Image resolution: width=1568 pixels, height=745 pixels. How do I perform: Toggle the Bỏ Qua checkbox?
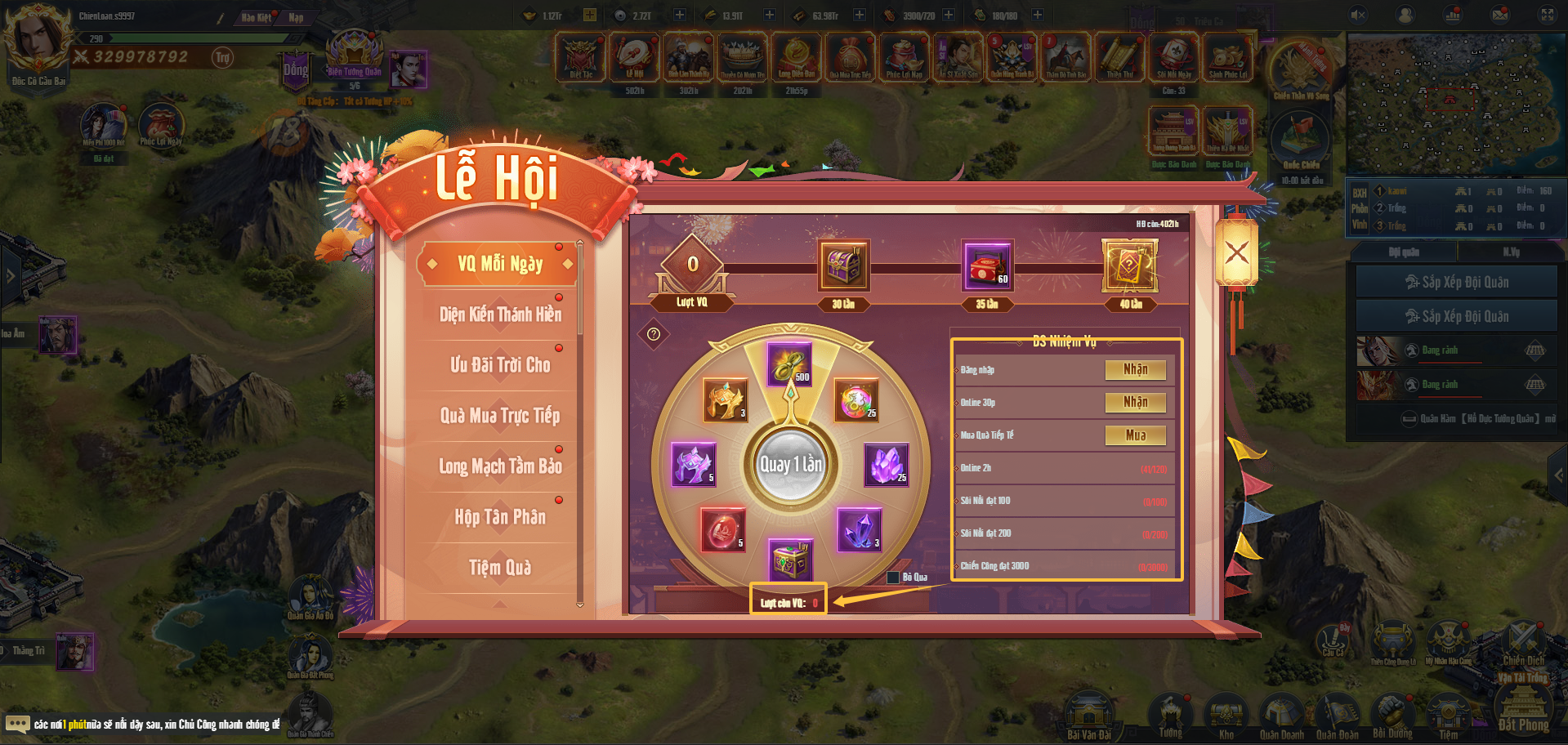(893, 578)
